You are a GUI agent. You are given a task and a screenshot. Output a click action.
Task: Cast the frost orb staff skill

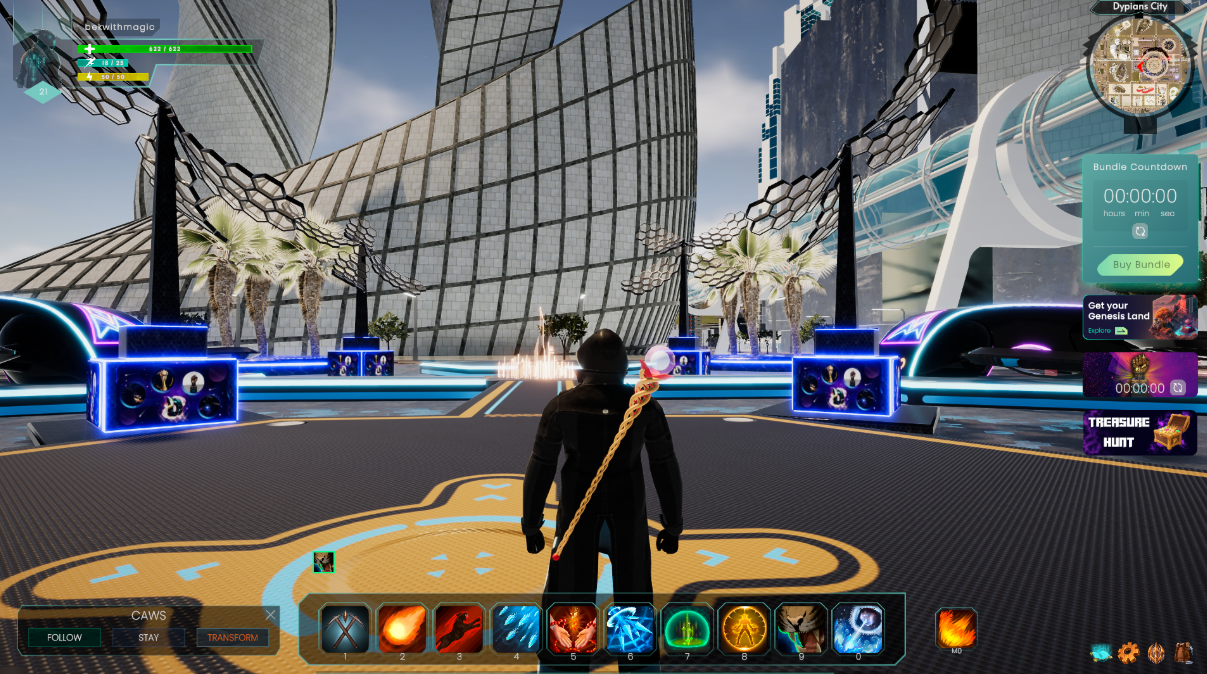click(858, 628)
